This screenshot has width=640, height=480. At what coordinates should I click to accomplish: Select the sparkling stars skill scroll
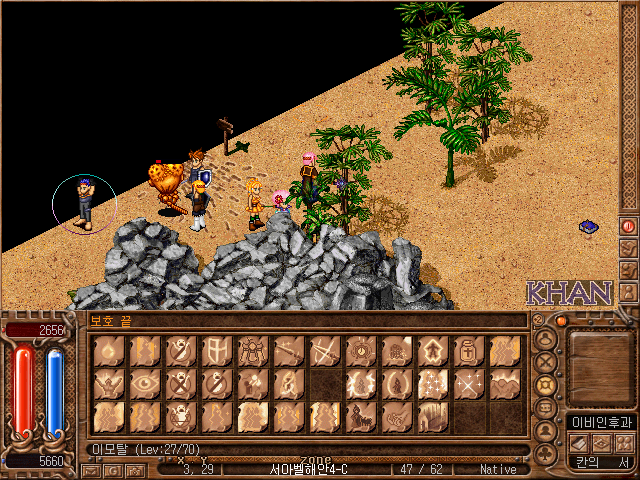433,383
